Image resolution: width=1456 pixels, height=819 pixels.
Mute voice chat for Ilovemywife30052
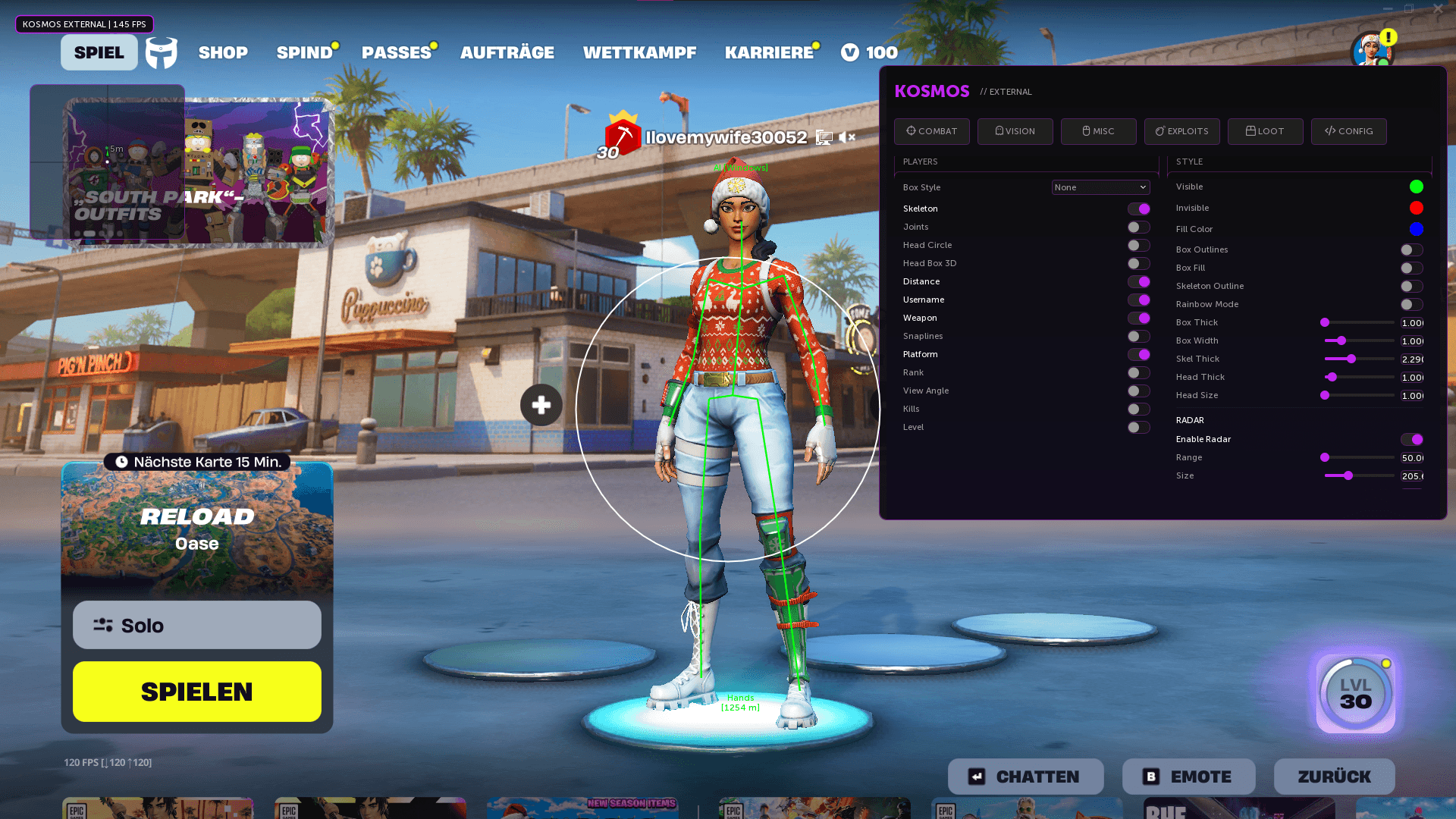click(x=848, y=138)
